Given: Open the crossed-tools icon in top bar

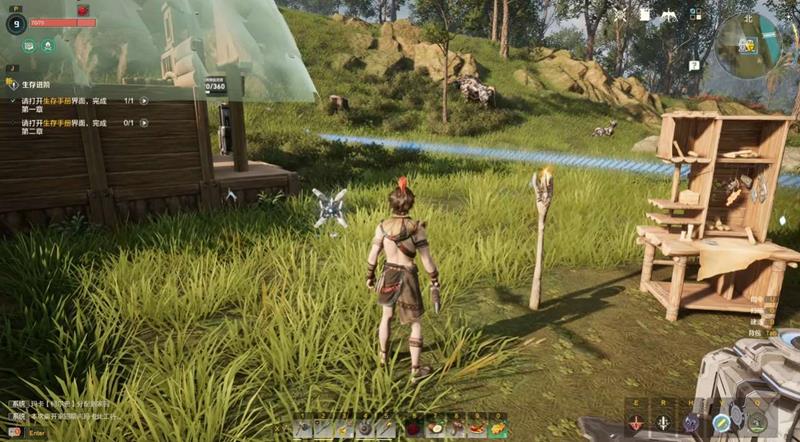Looking at the screenshot, I should 619,15.
